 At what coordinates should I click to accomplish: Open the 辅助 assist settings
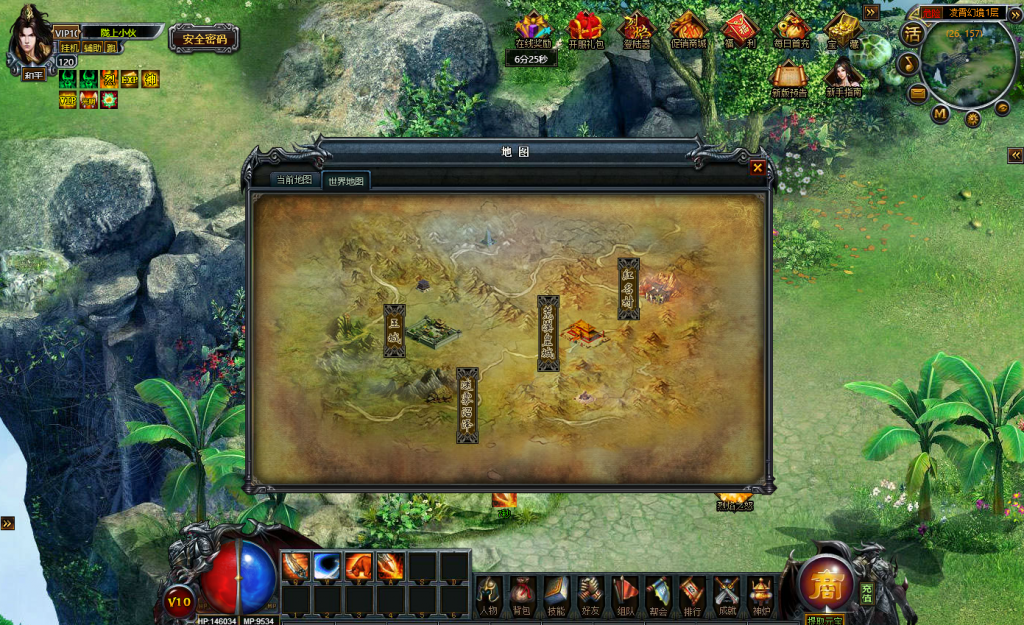pyautogui.click(x=92, y=47)
